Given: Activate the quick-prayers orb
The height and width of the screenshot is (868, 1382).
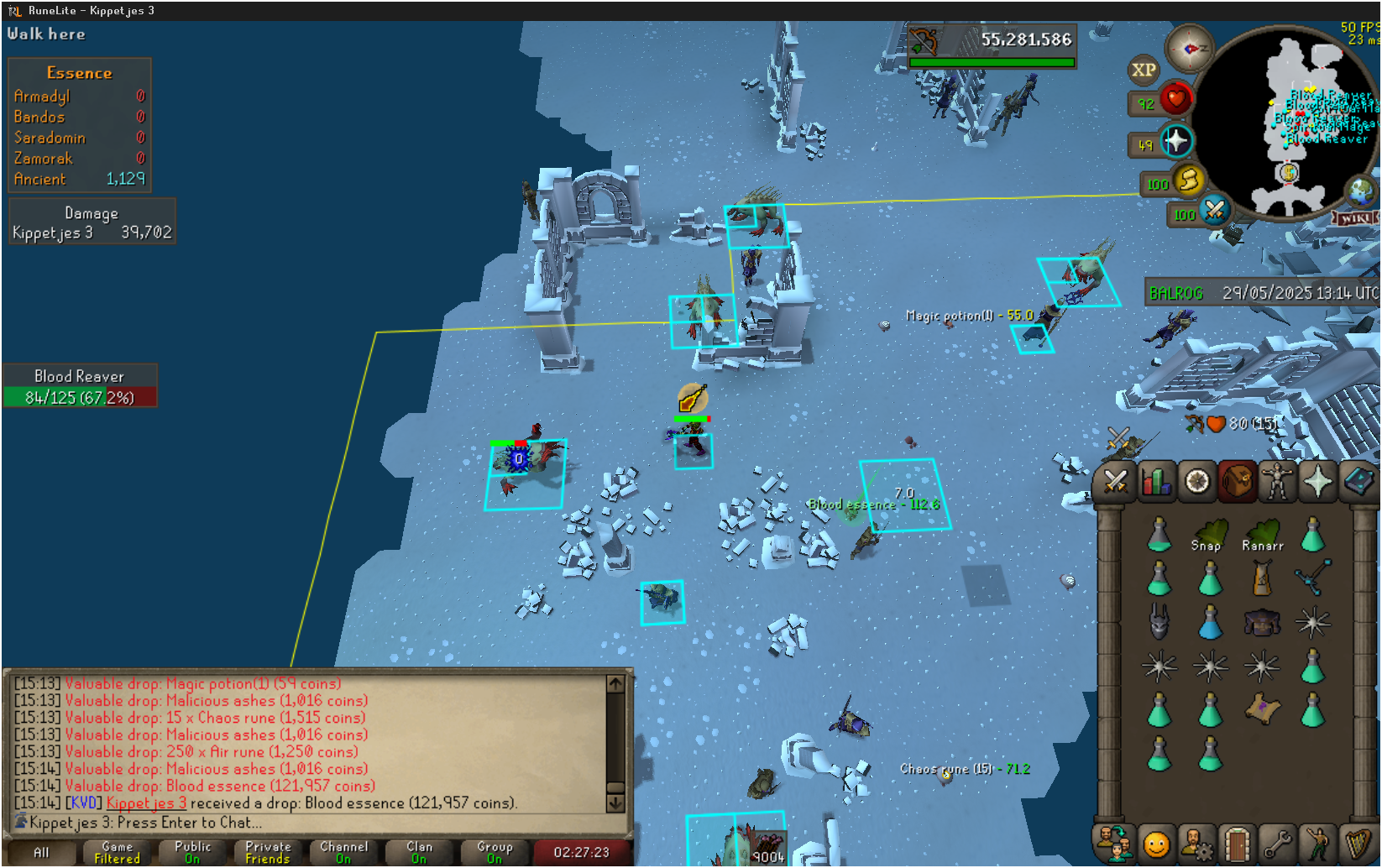Looking at the screenshot, I should coord(1175,141).
